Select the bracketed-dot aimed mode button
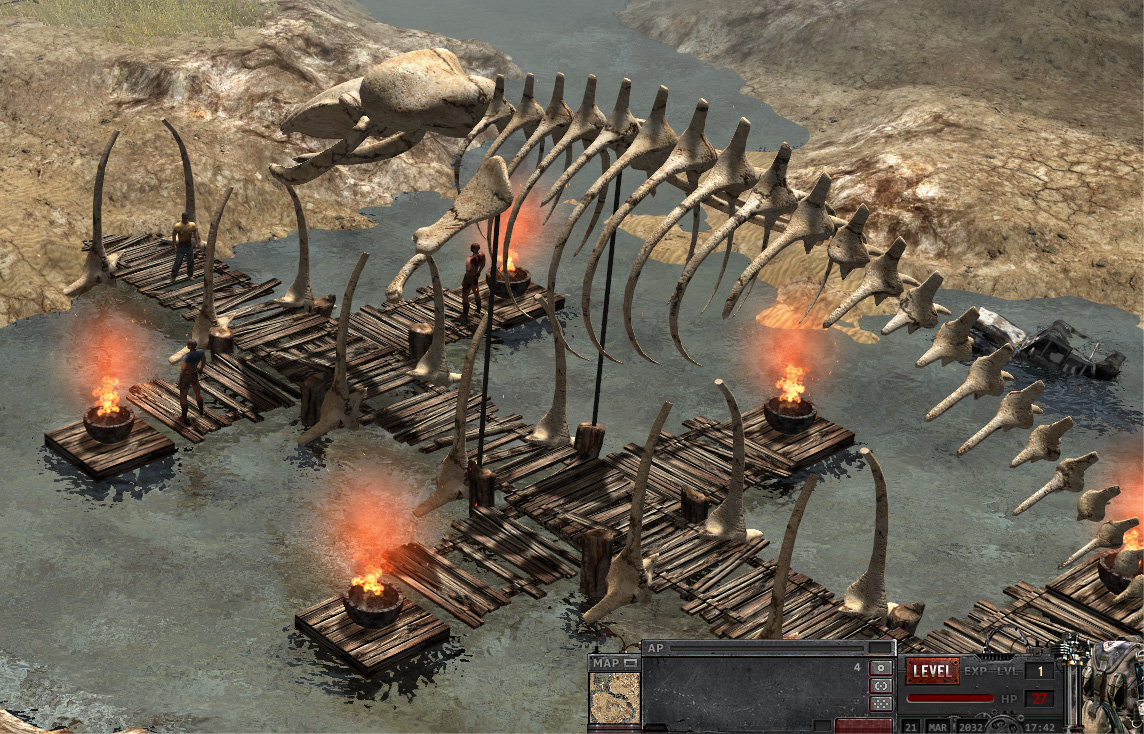This screenshot has width=1144, height=734. 881,685
